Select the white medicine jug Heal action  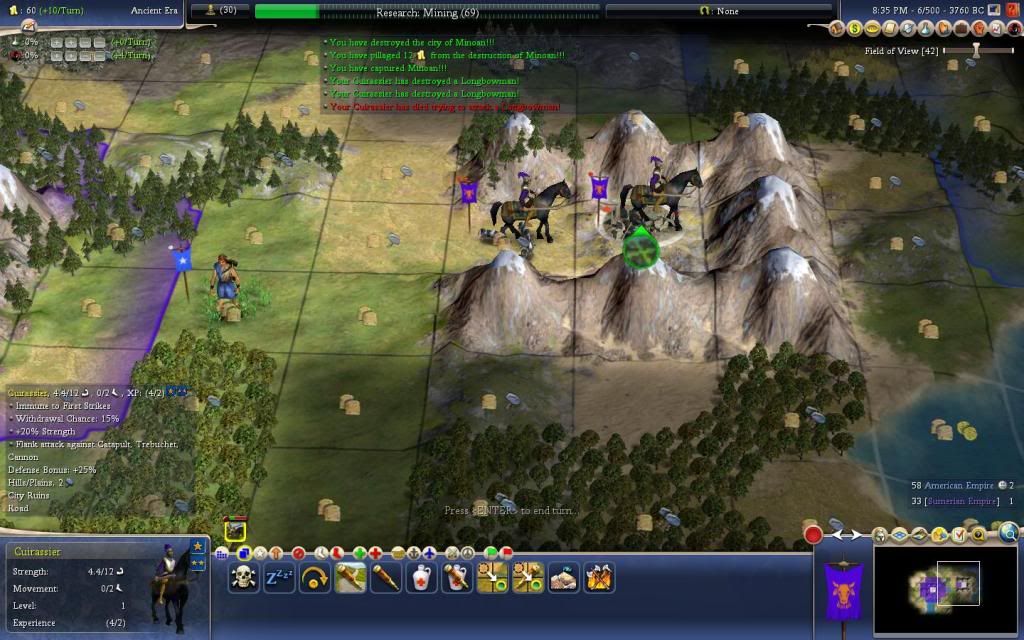[422, 578]
